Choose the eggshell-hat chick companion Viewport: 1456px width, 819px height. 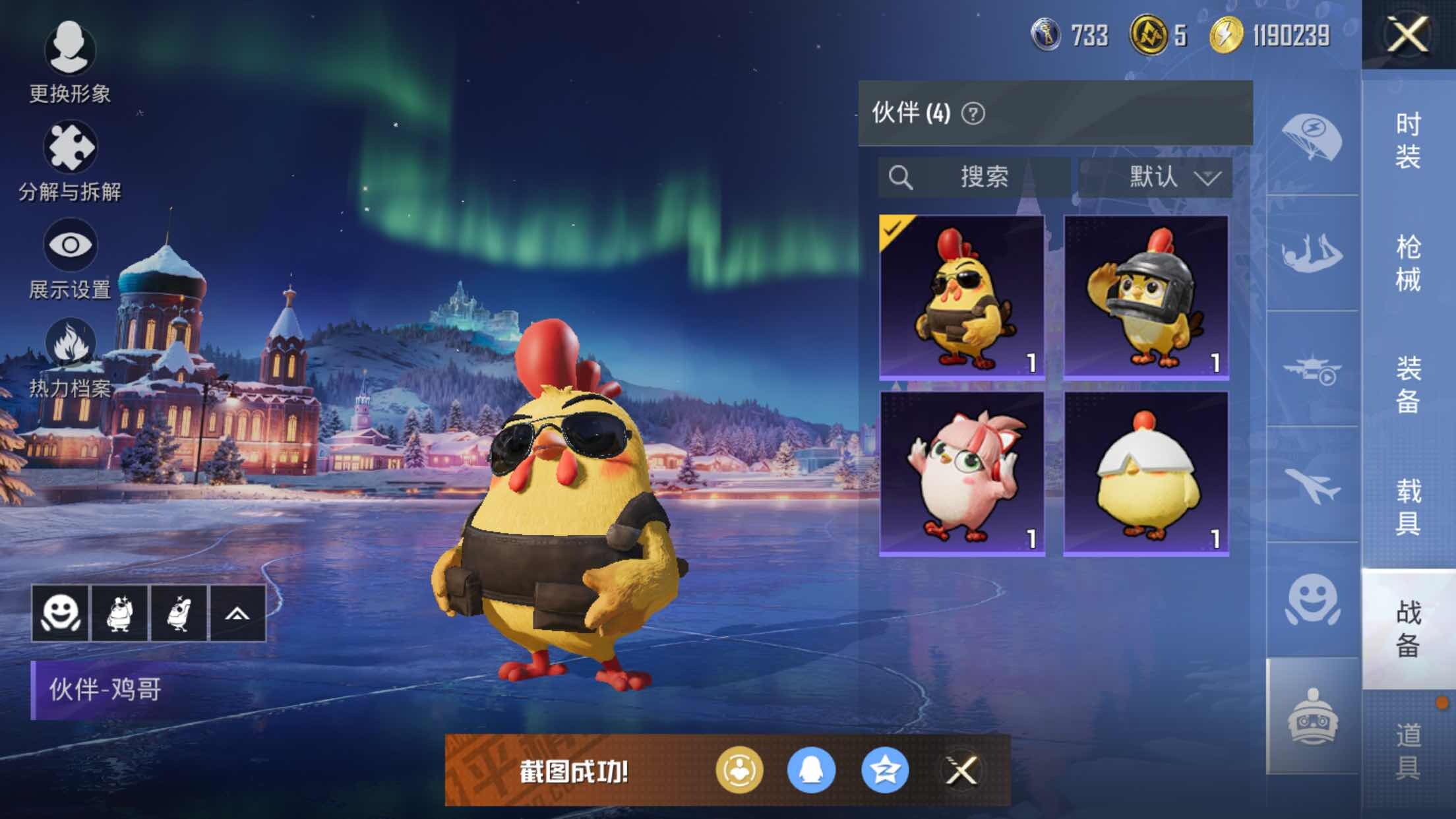pyautogui.click(x=1146, y=473)
